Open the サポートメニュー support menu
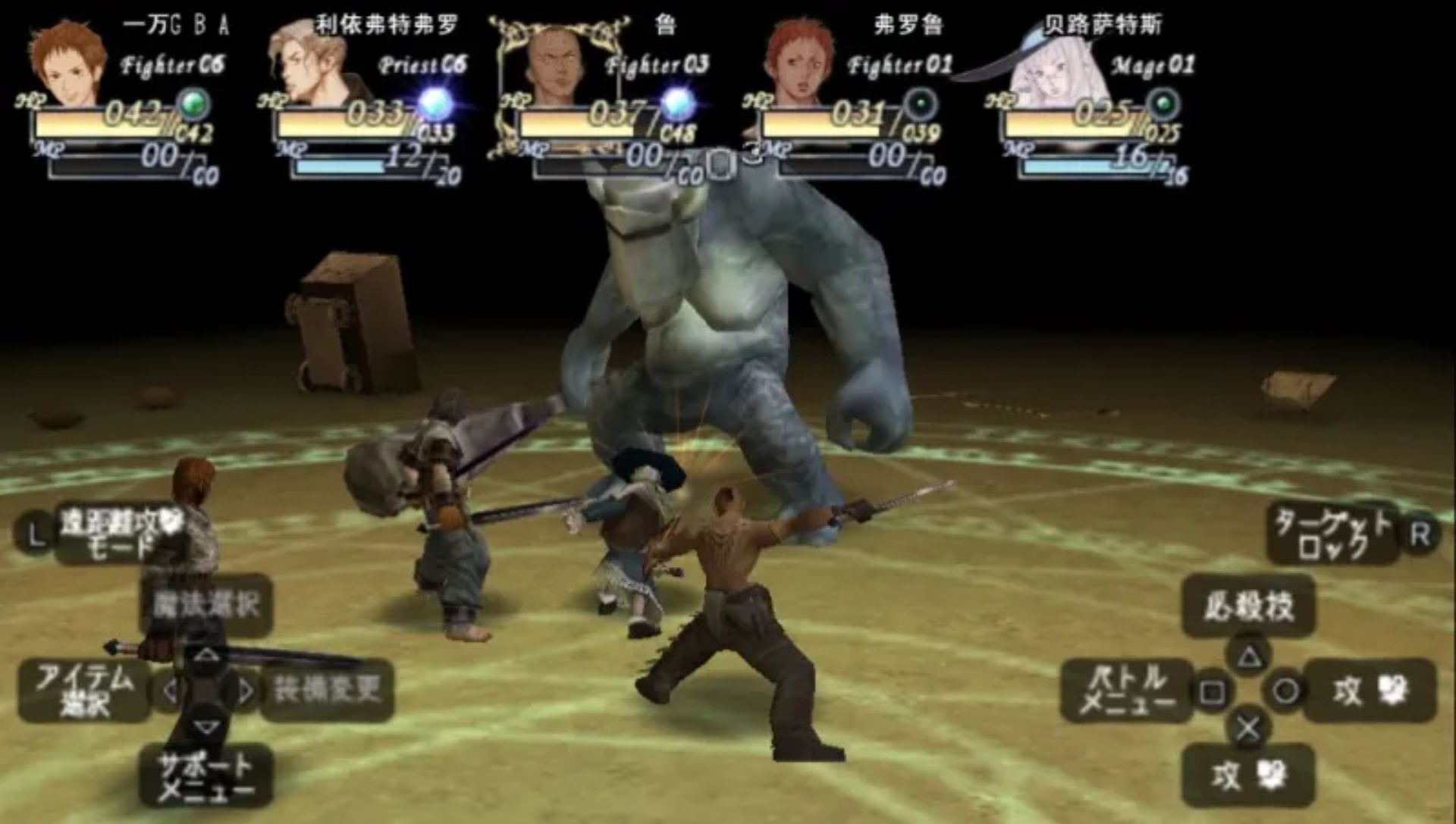The width and height of the screenshot is (1456, 824). coord(206,776)
